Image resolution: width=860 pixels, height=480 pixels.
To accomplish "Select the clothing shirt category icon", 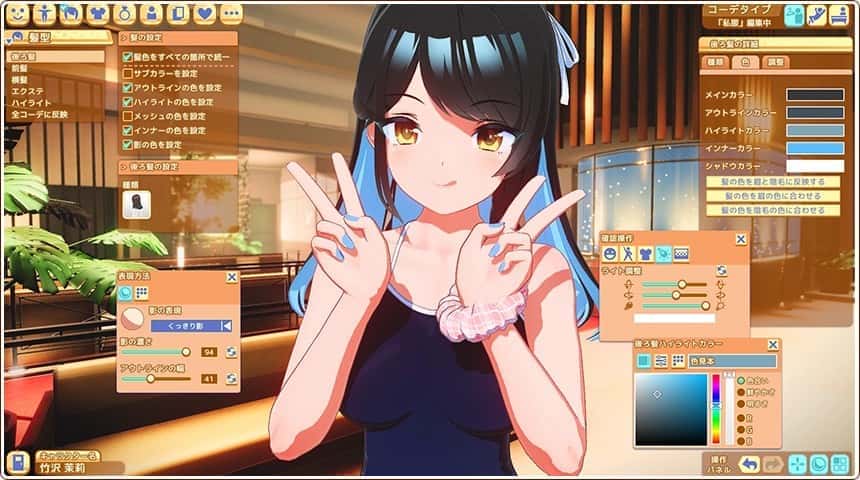I will (x=97, y=13).
